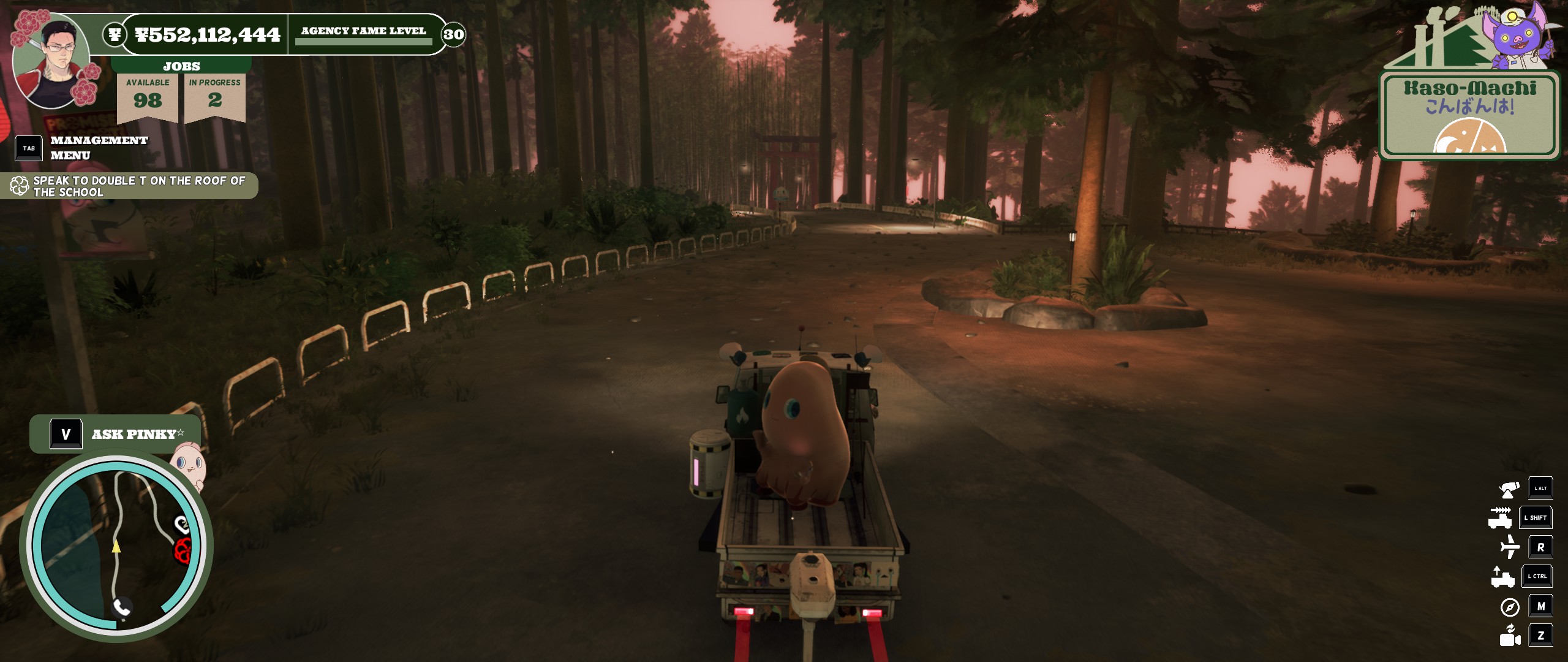Screen dimensions: 1568x662
Task: Open the circular minimap
Action: [x=116, y=546]
